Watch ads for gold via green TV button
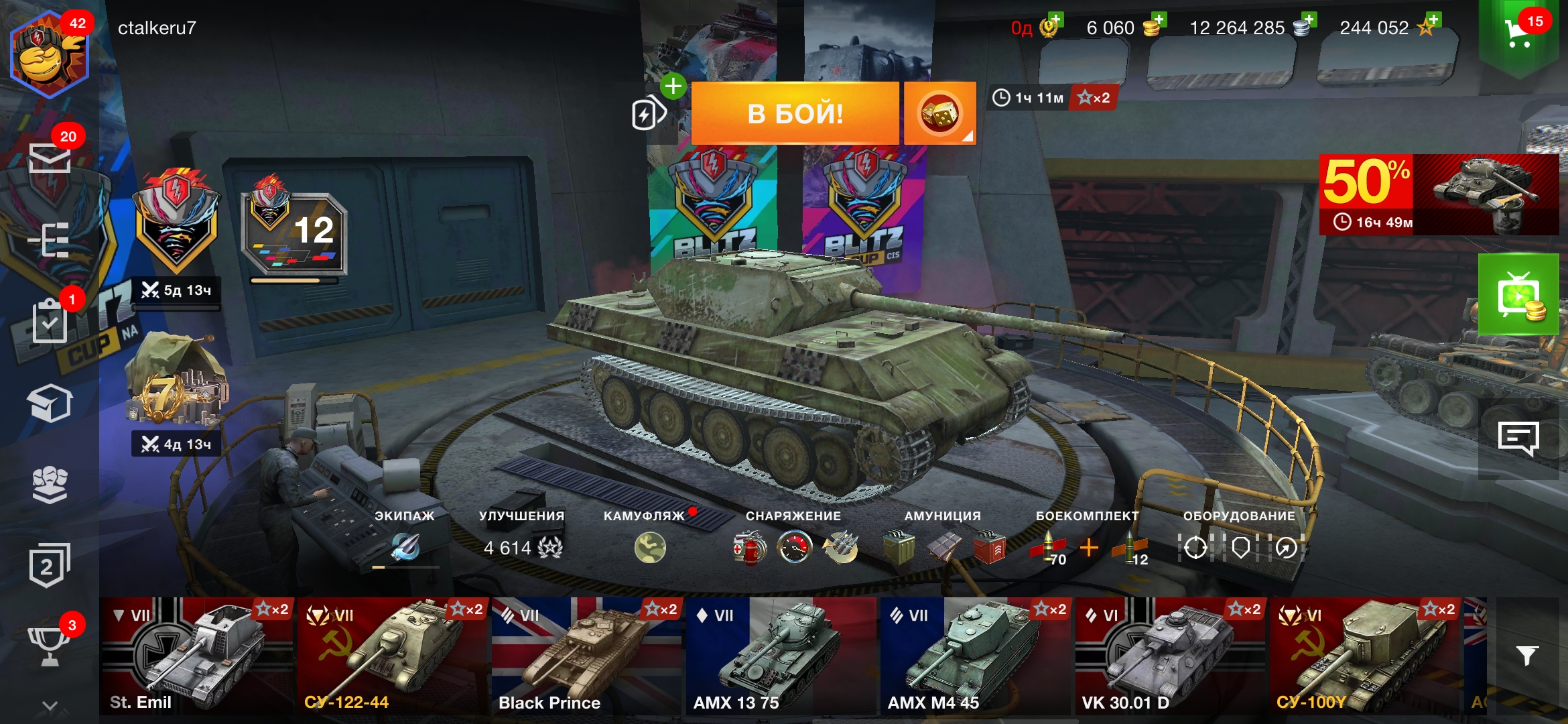Screen dimensions: 1568x724 tap(1518, 295)
